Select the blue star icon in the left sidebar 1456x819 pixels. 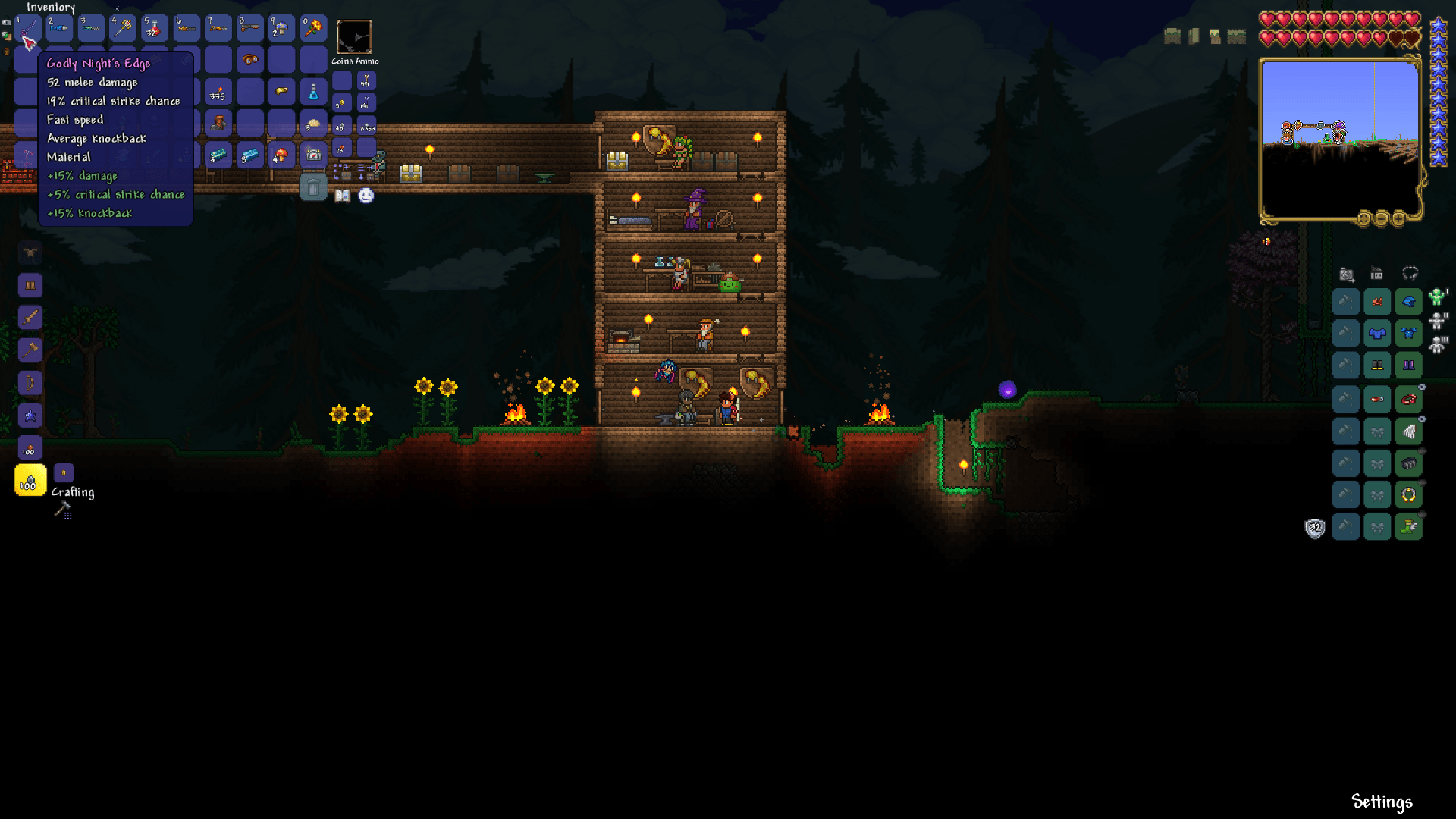(x=29, y=414)
